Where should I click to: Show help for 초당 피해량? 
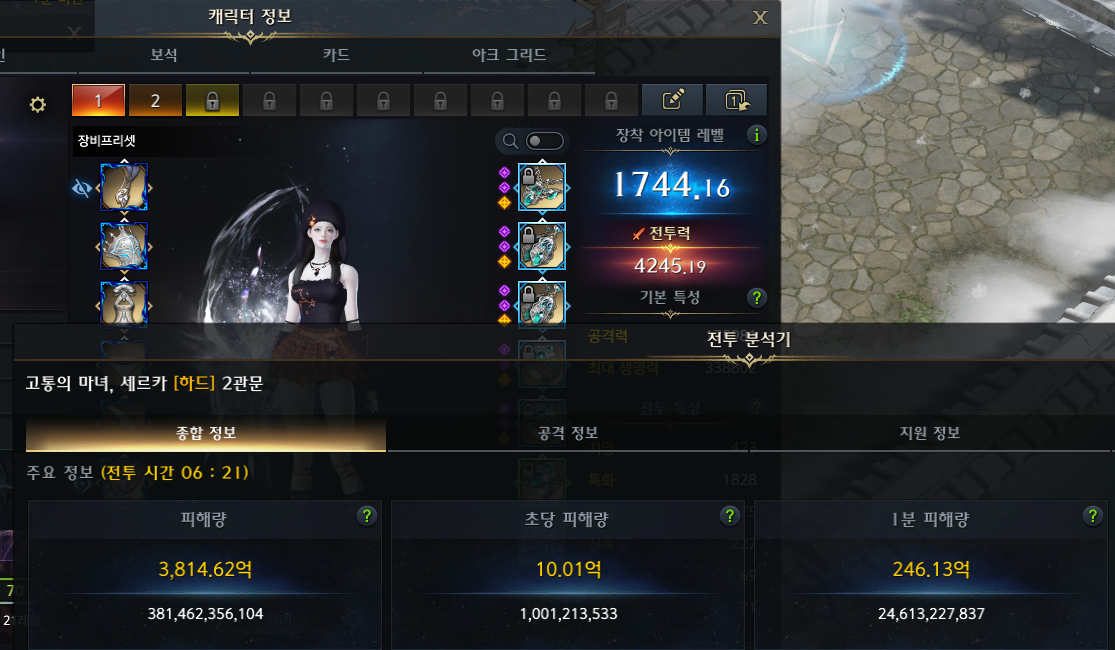[x=730, y=516]
